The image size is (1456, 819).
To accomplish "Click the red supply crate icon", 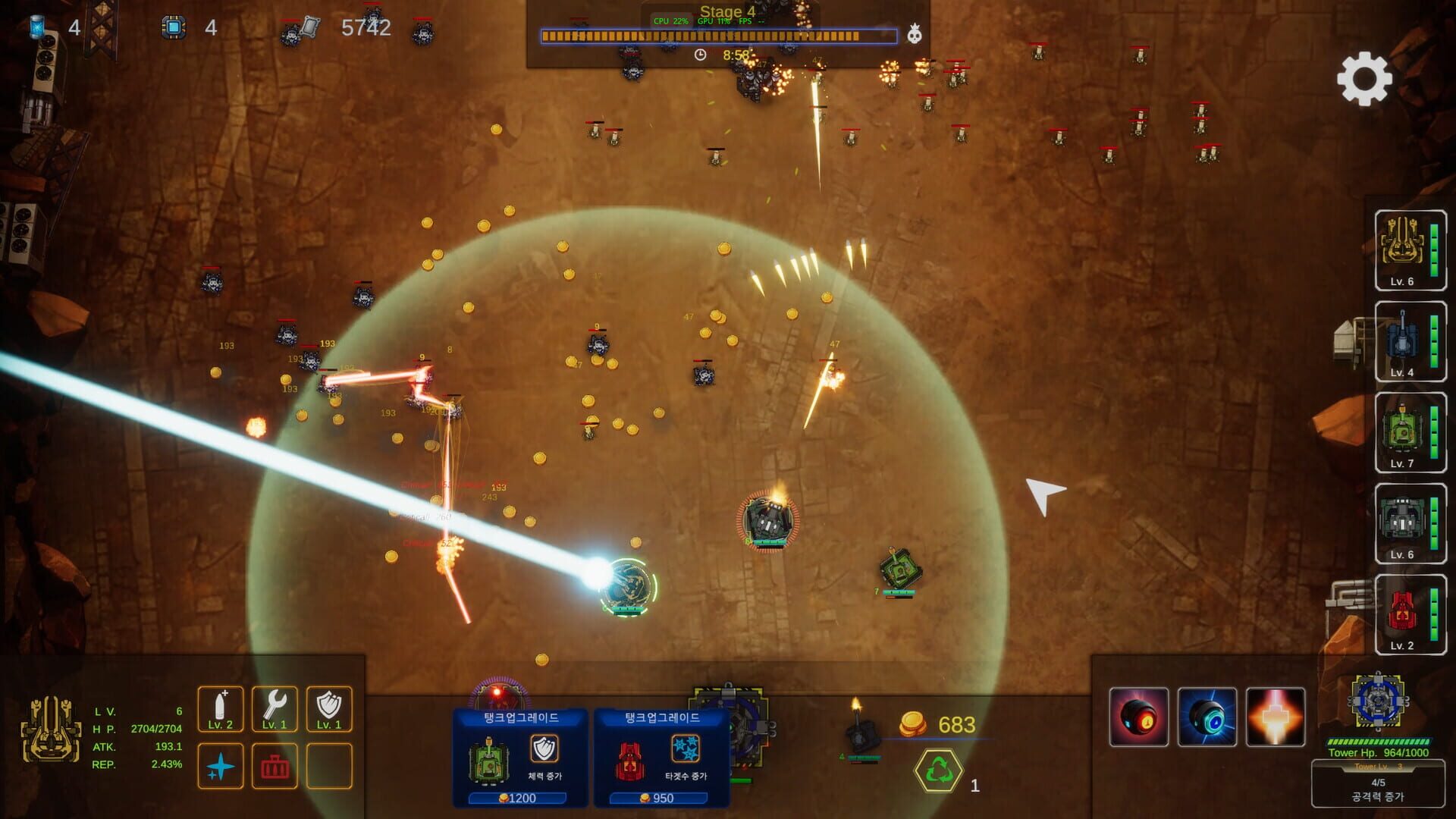I will (x=275, y=766).
